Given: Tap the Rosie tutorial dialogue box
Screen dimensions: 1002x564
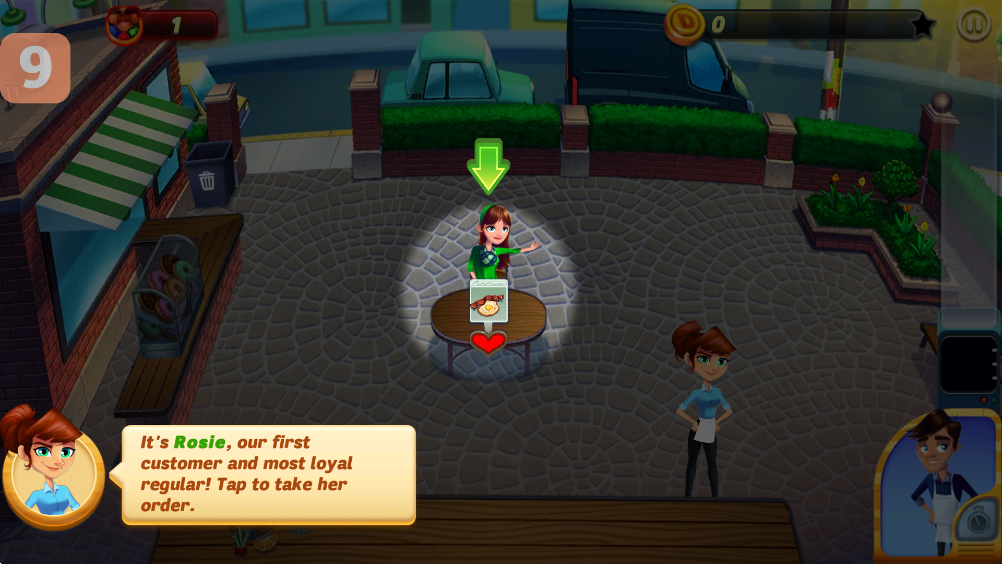Looking at the screenshot, I should pos(268,474).
